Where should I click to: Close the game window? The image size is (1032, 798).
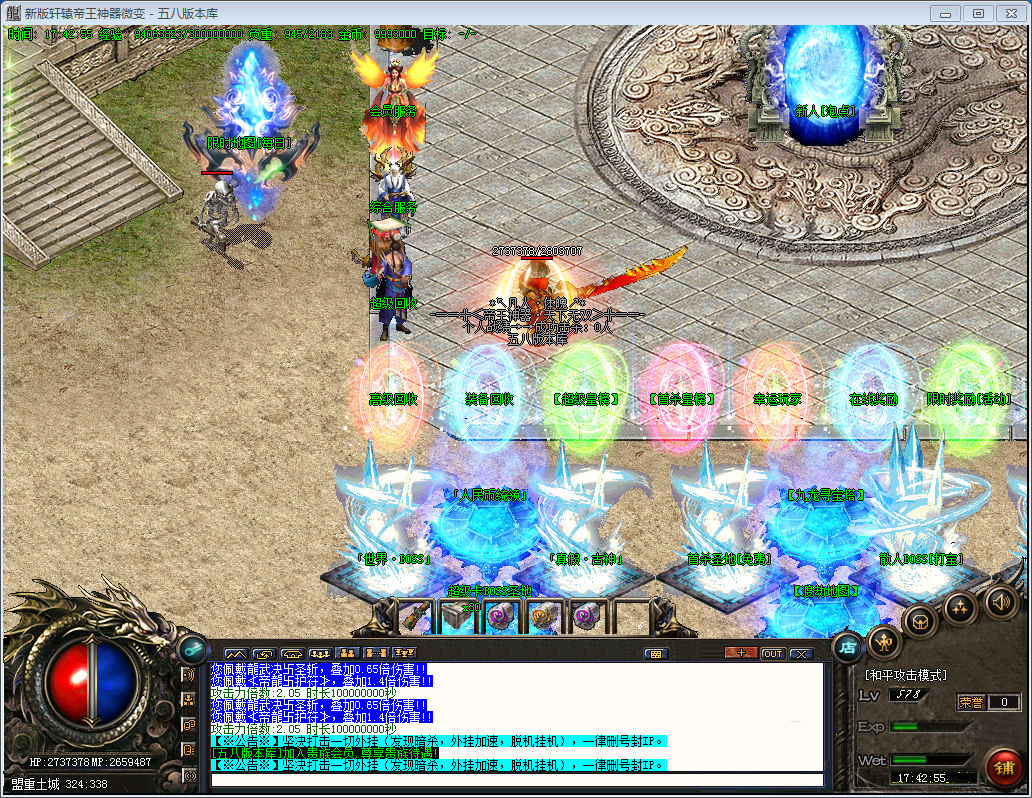click(x=1008, y=13)
